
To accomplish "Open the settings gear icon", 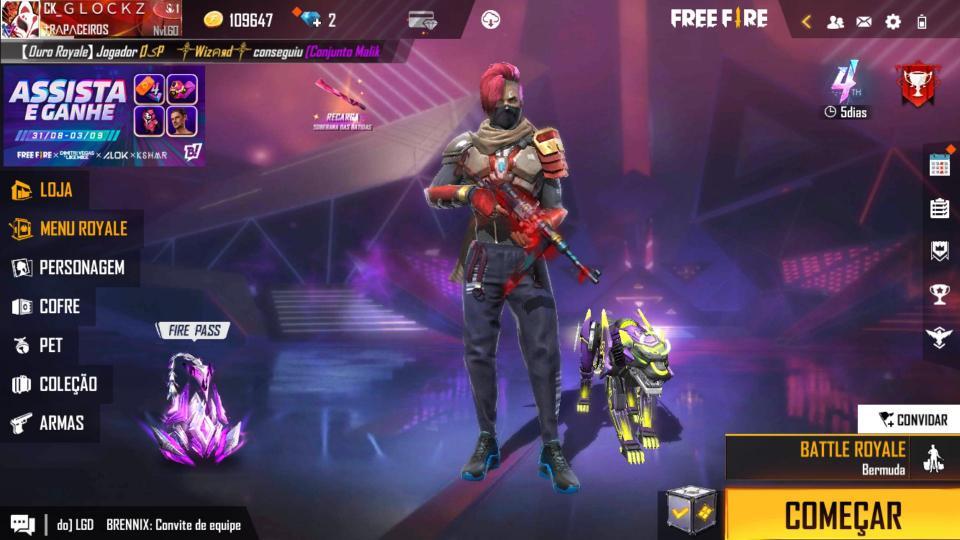I will pyautogui.click(x=892, y=21).
